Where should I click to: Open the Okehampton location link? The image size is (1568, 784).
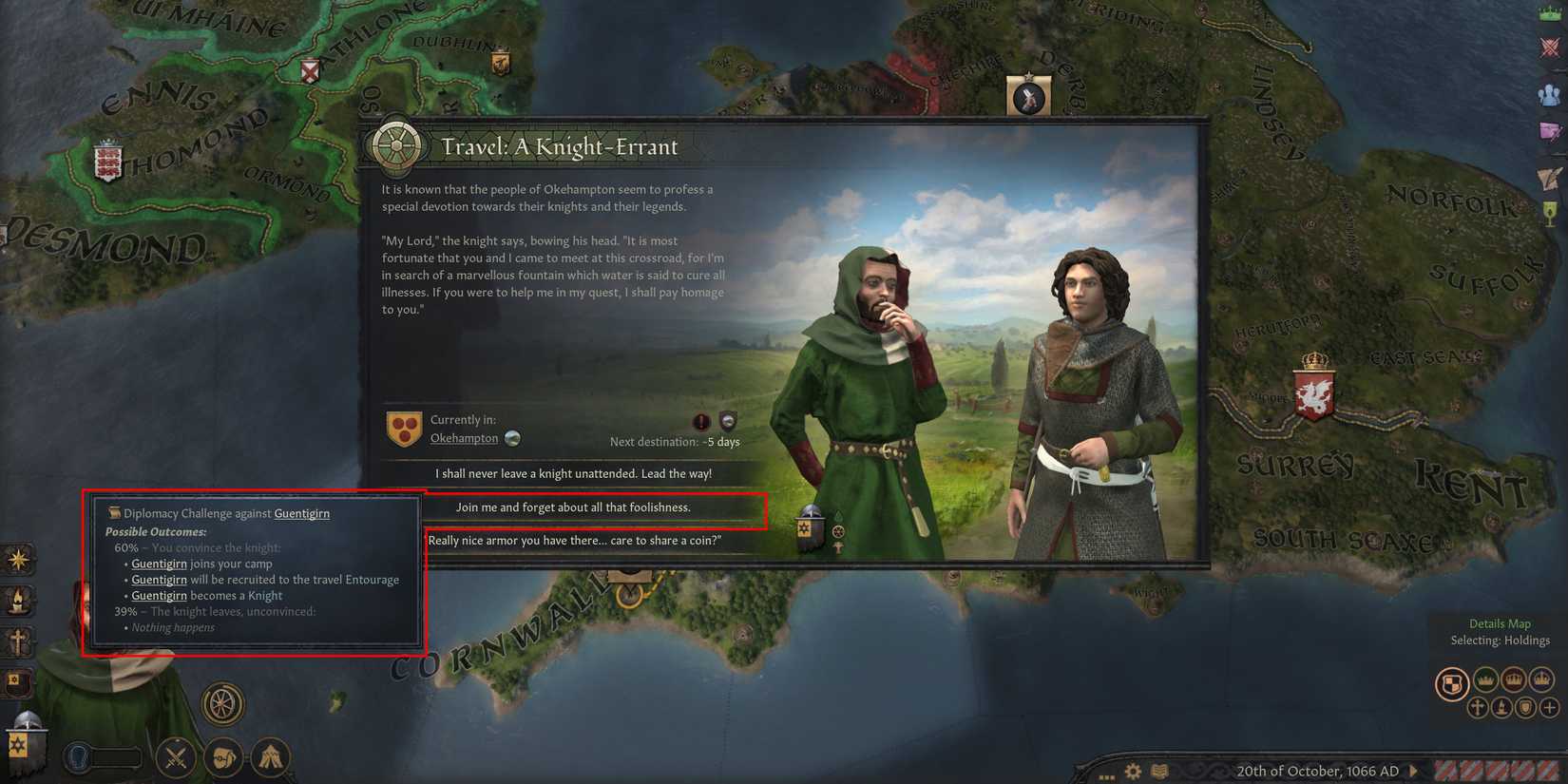464,438
